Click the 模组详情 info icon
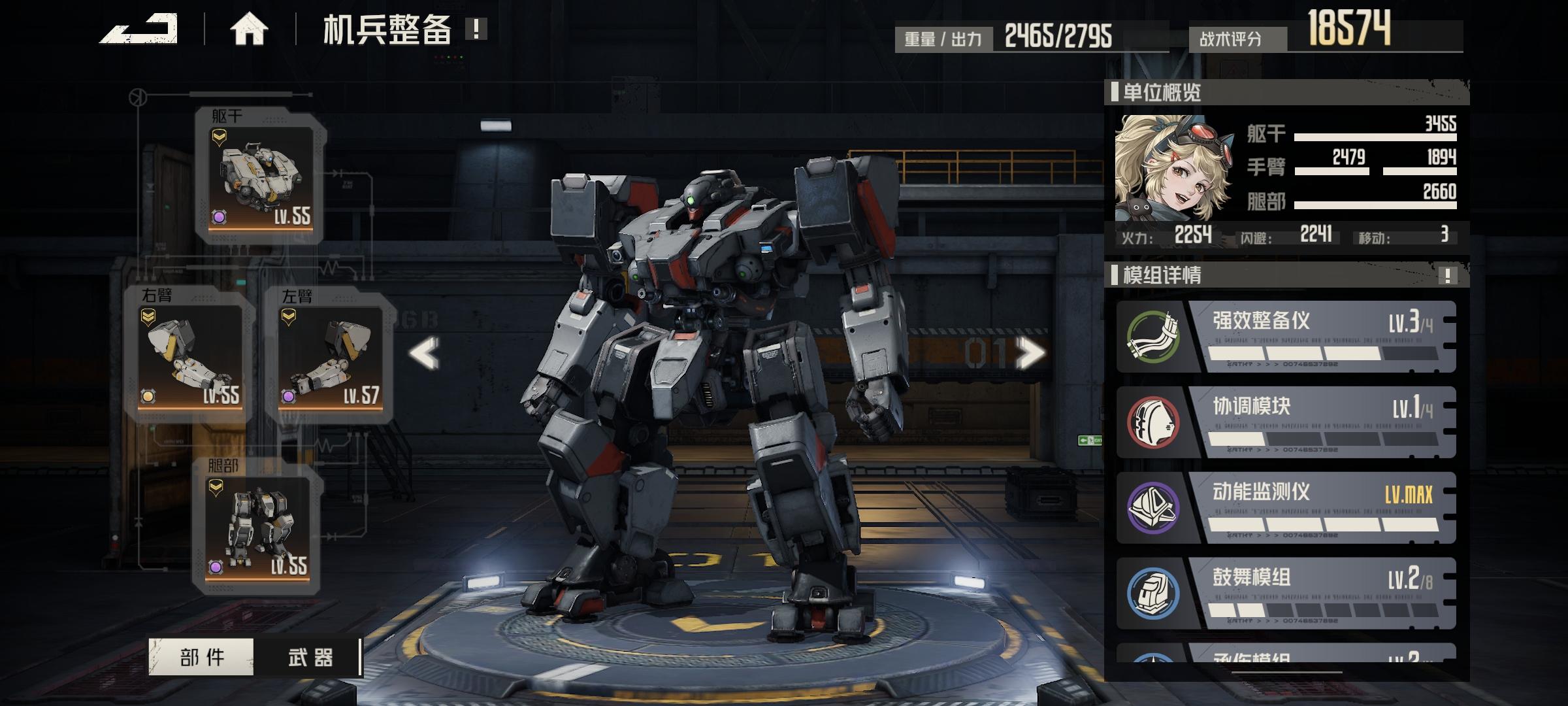Screen dimensions: 1568x706 1448,275
